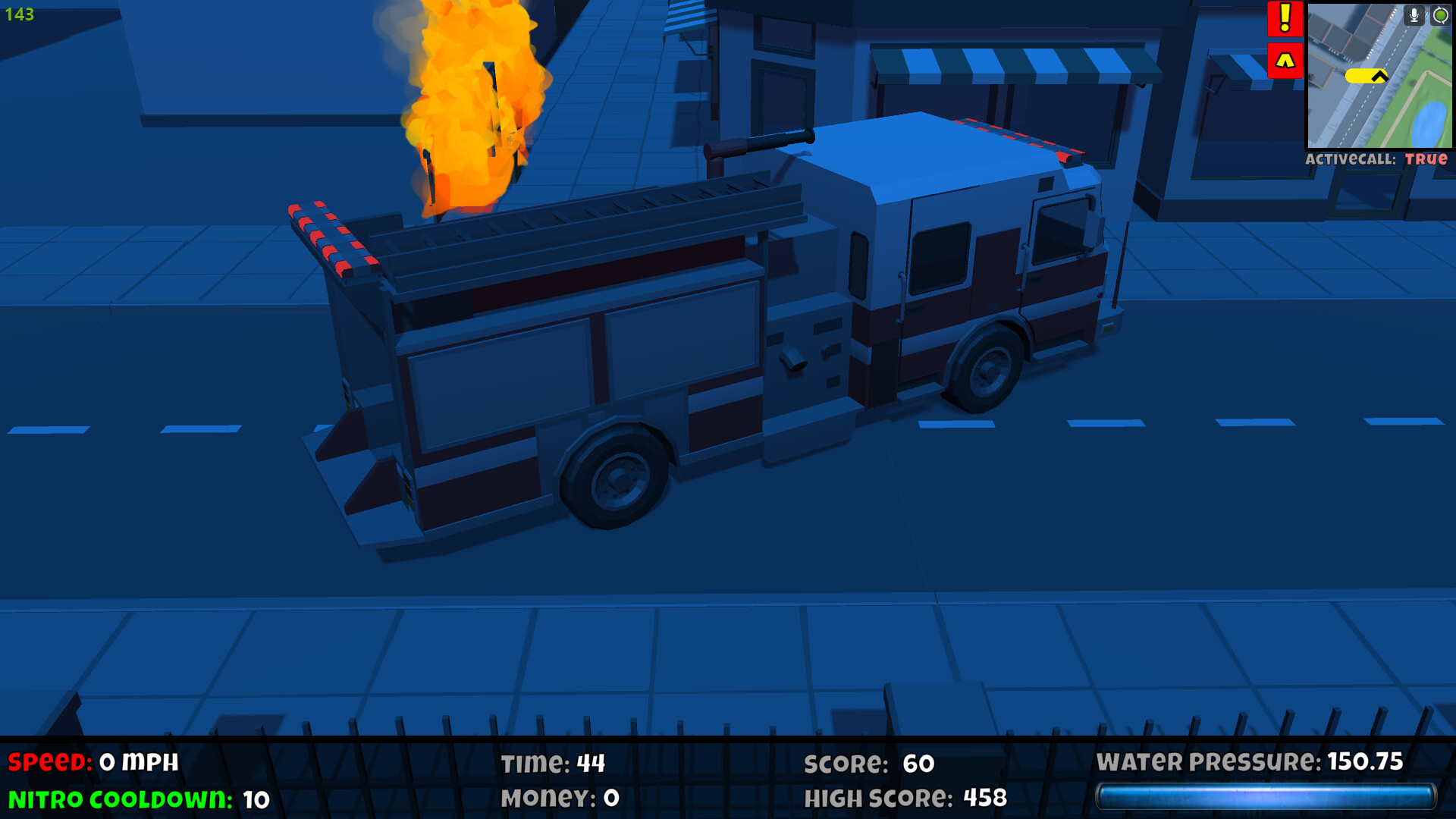Select the Score value of 60
The image size is (1456, 819).
tap(869, 764)
